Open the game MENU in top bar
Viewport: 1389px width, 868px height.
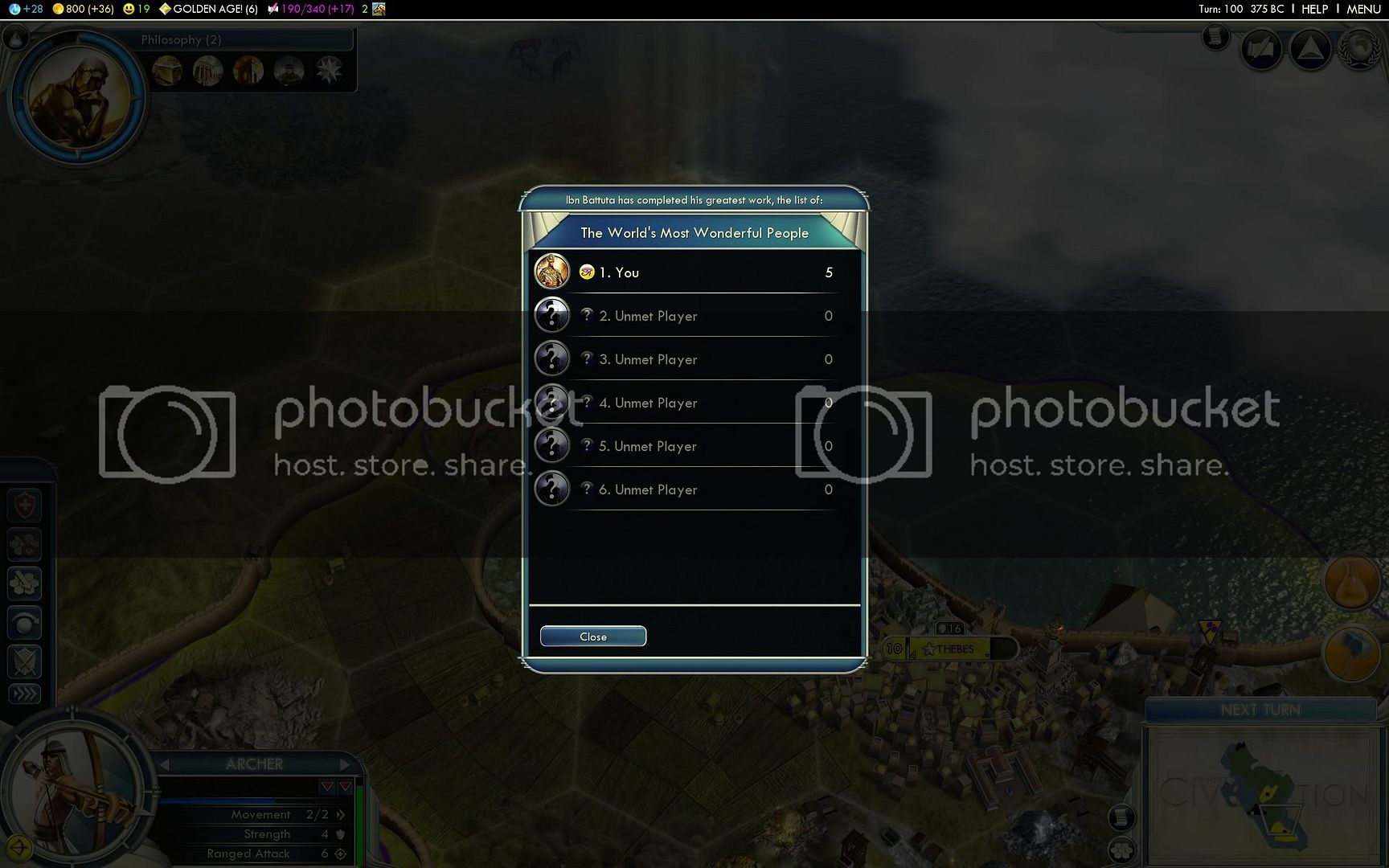click(x=1363, y=9)
